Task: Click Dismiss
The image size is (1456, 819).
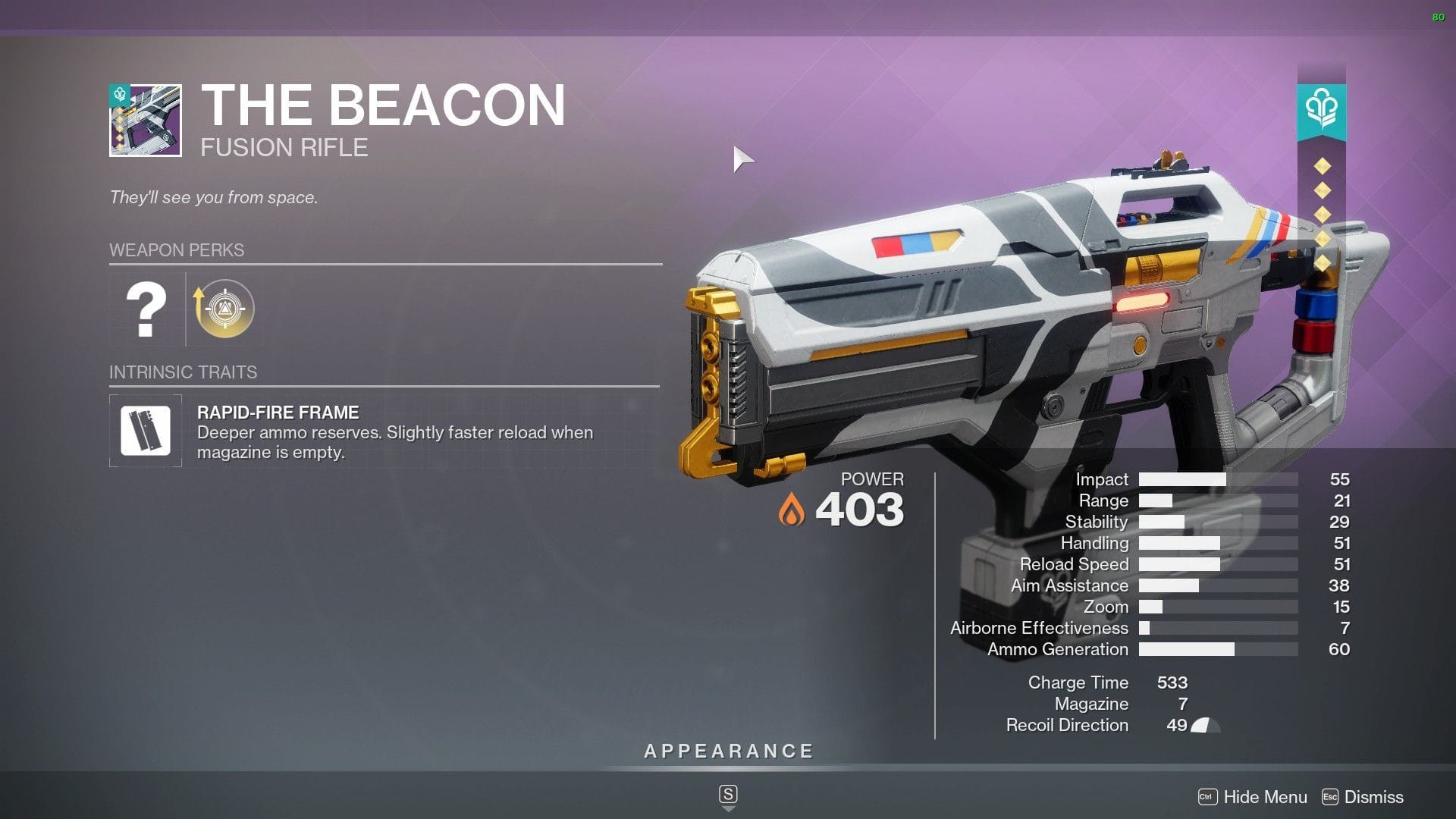Action: click(x=1374, y=797)
